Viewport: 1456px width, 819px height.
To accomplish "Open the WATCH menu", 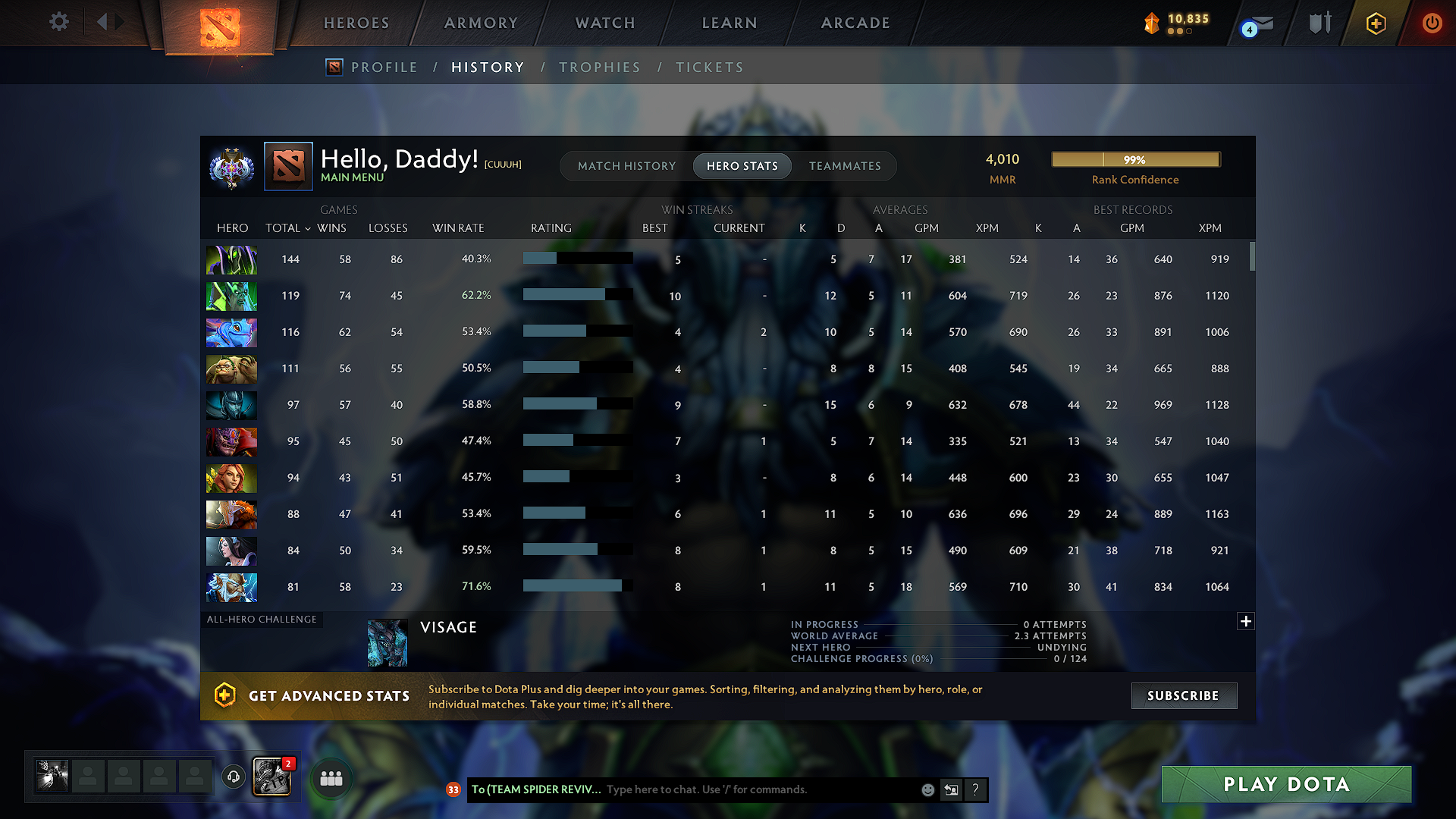I will coord(604,23).
